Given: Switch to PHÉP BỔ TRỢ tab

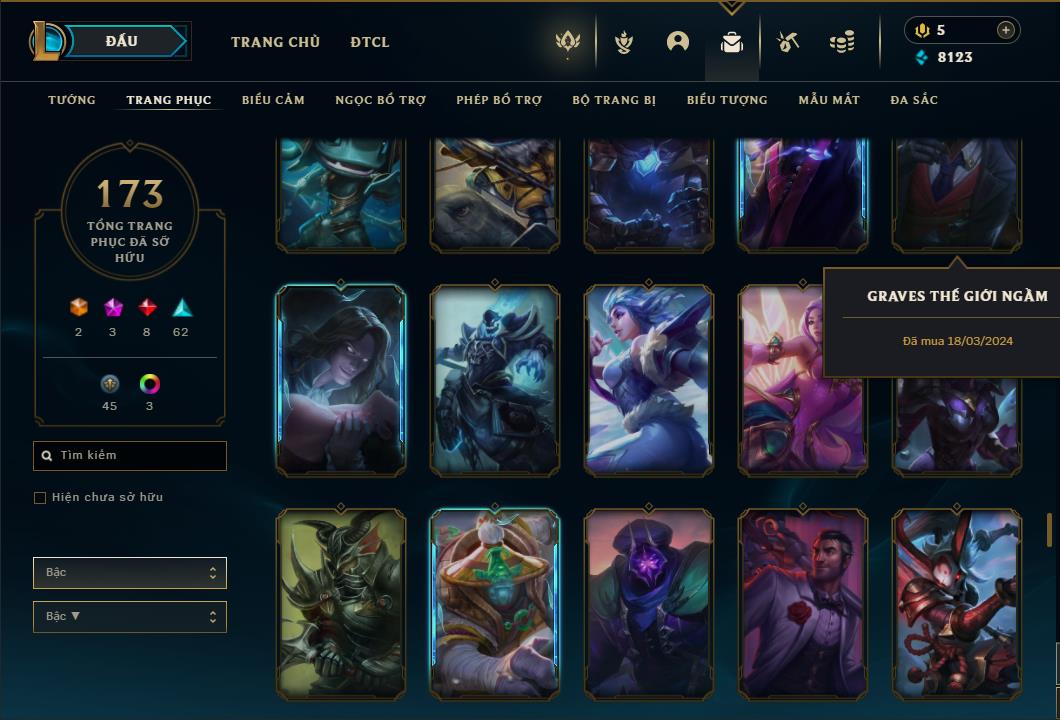Looking at the screenshot, I should [499, 100].
